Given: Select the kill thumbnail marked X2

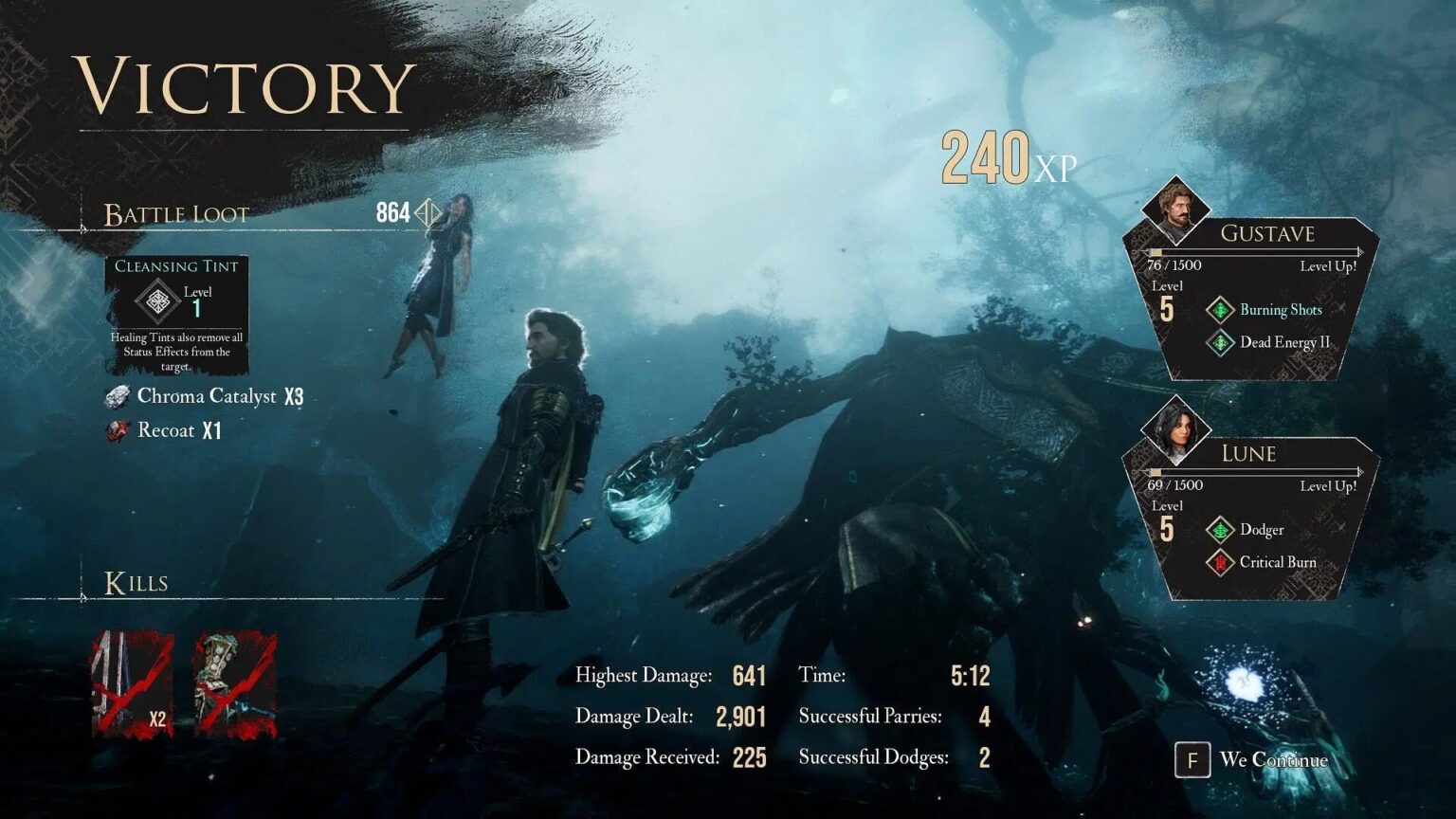Looking at the screenshot, I should click(x=132, y=684).
